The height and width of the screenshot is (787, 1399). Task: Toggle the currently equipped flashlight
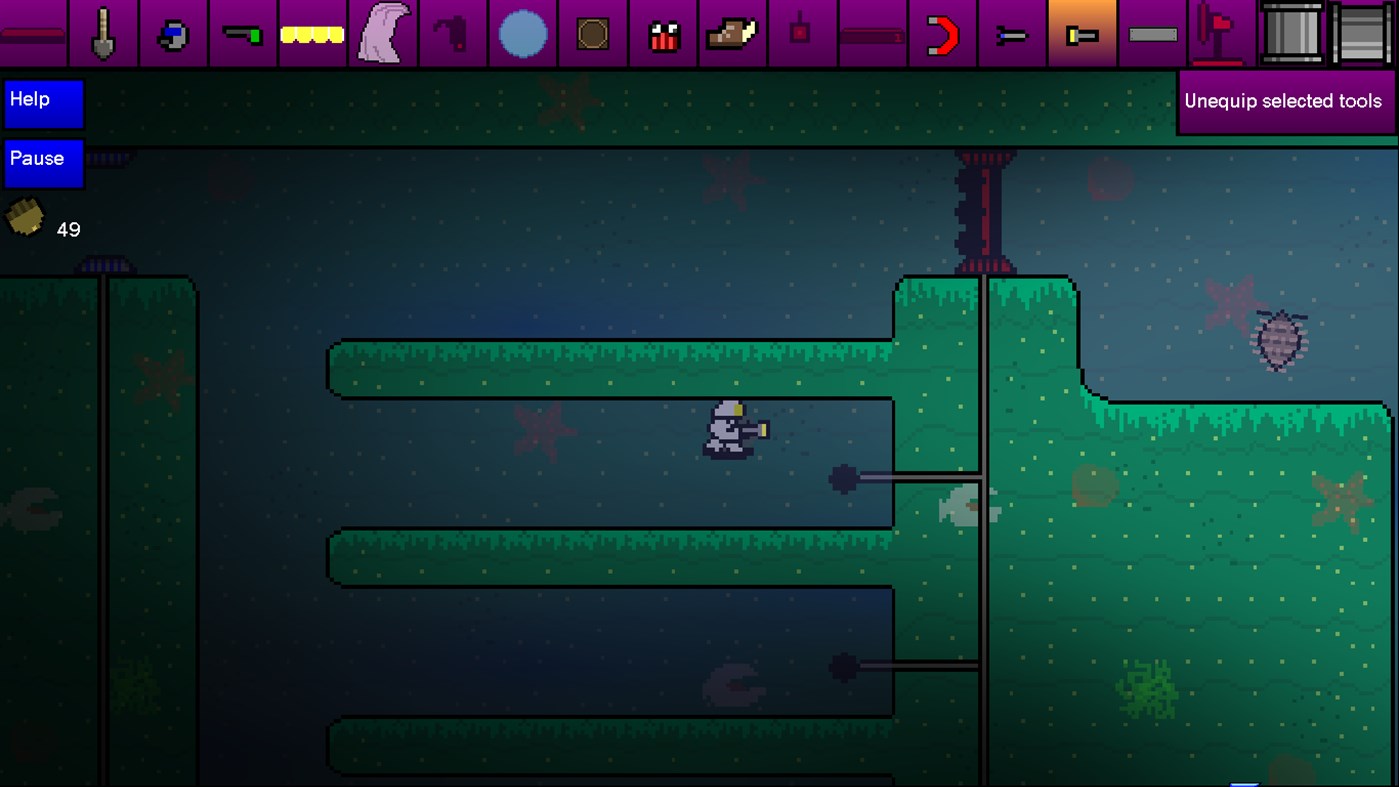coord(1083,32)
